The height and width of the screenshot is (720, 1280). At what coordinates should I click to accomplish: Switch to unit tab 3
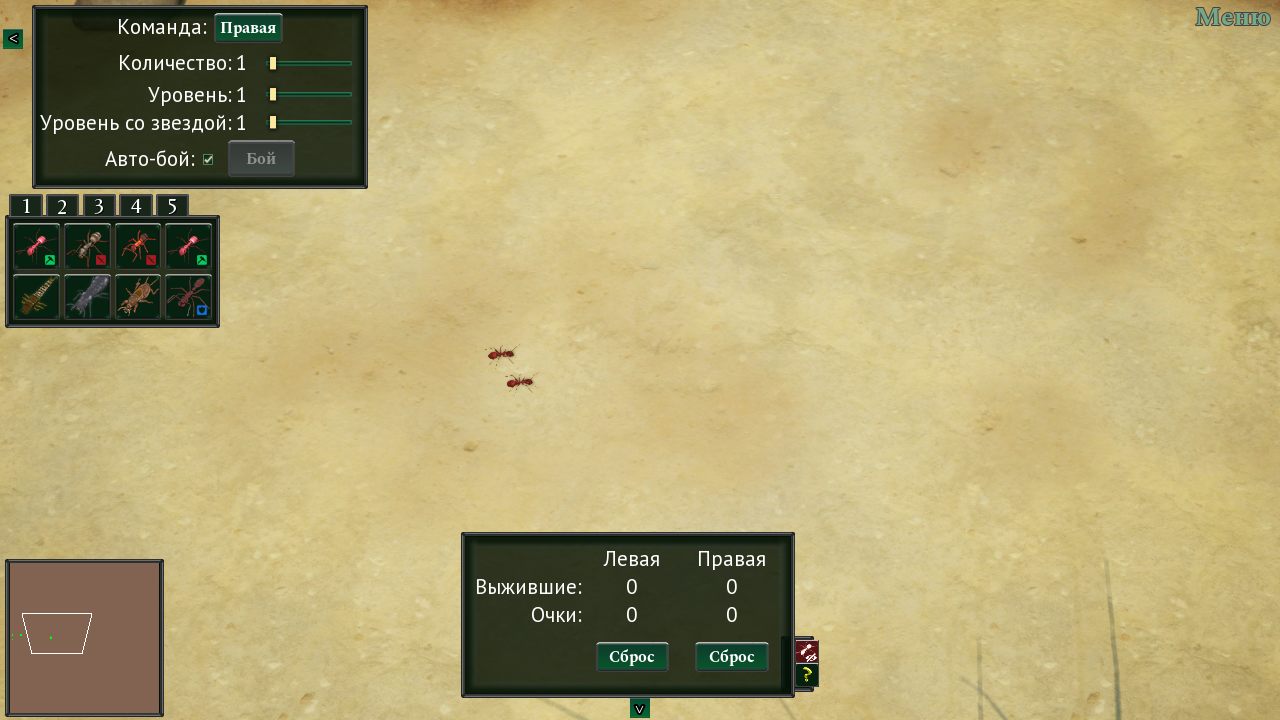(x=98, y=205)
